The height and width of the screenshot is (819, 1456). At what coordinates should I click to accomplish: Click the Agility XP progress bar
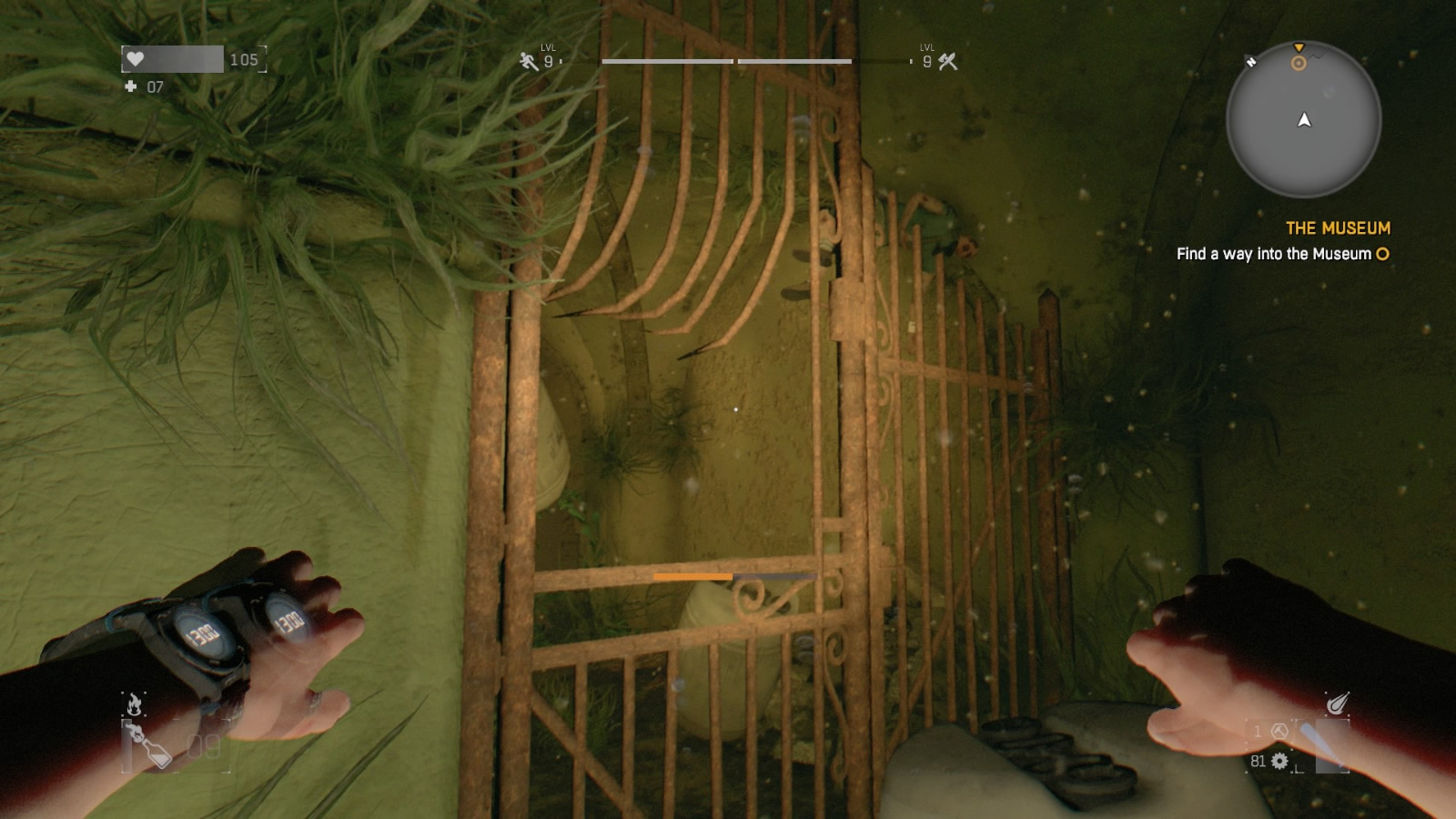667,60
